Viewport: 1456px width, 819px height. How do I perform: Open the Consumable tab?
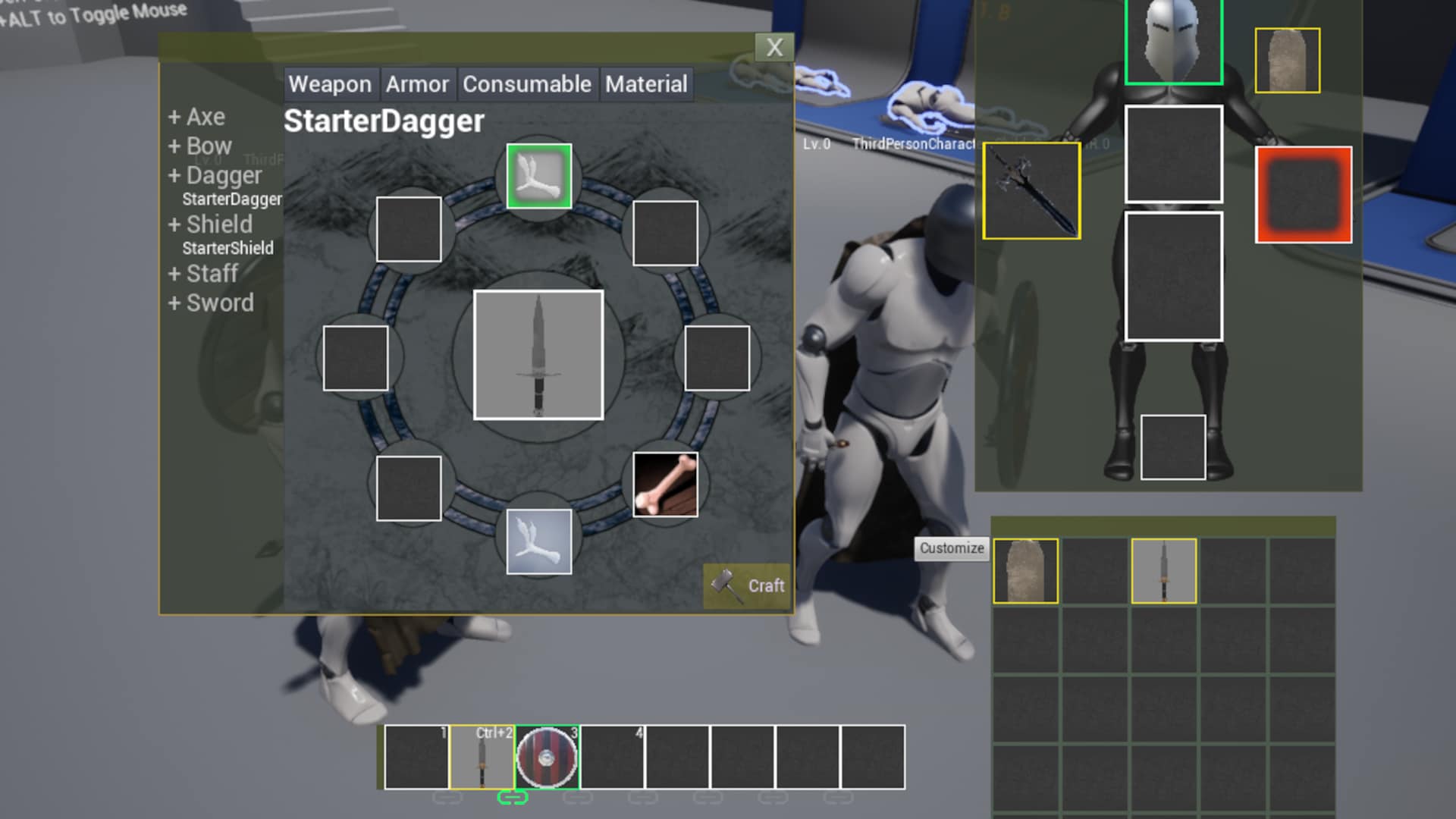click(527, 84)
